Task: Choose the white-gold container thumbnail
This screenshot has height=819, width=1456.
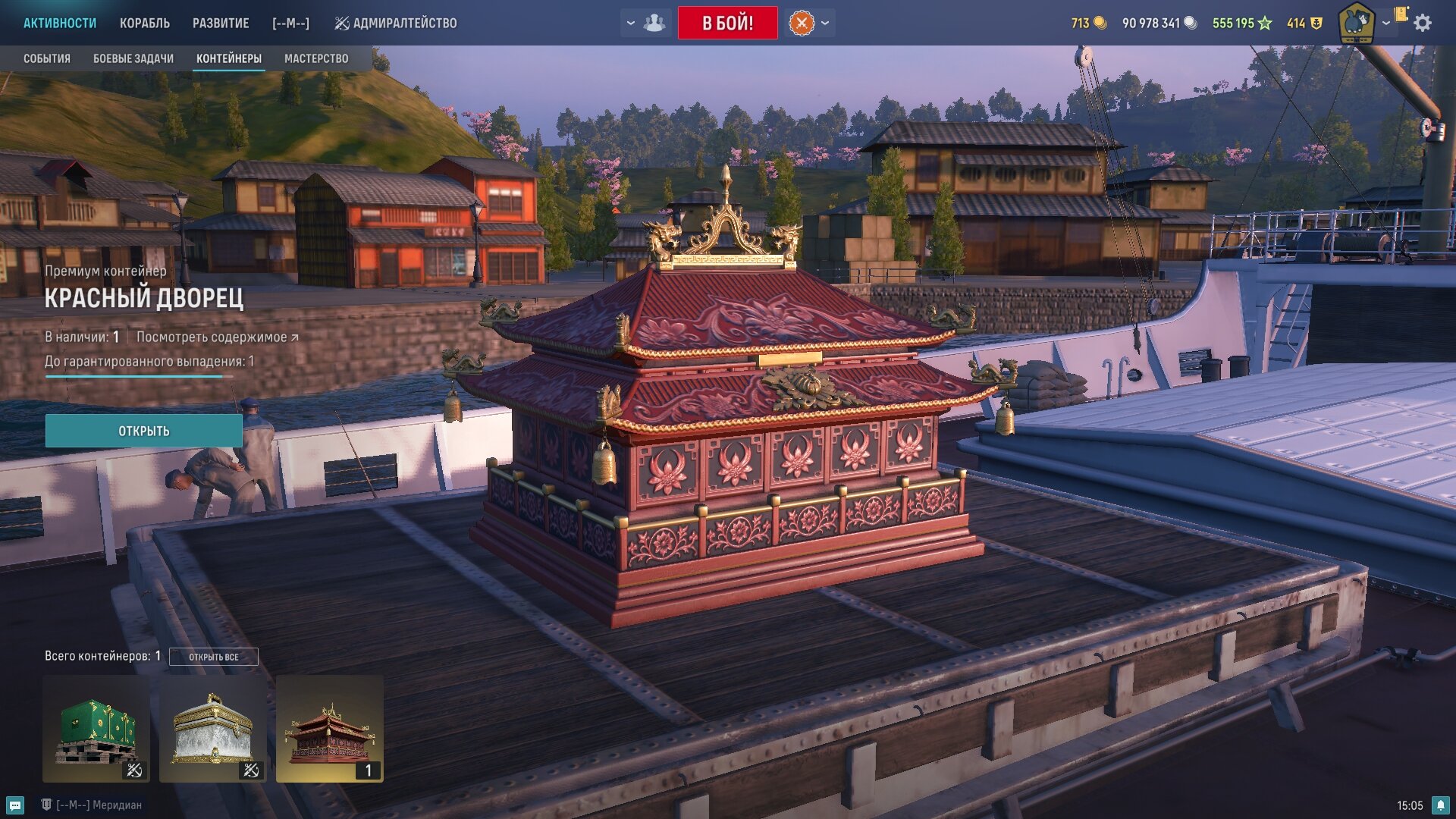Action: coord(213,729)
